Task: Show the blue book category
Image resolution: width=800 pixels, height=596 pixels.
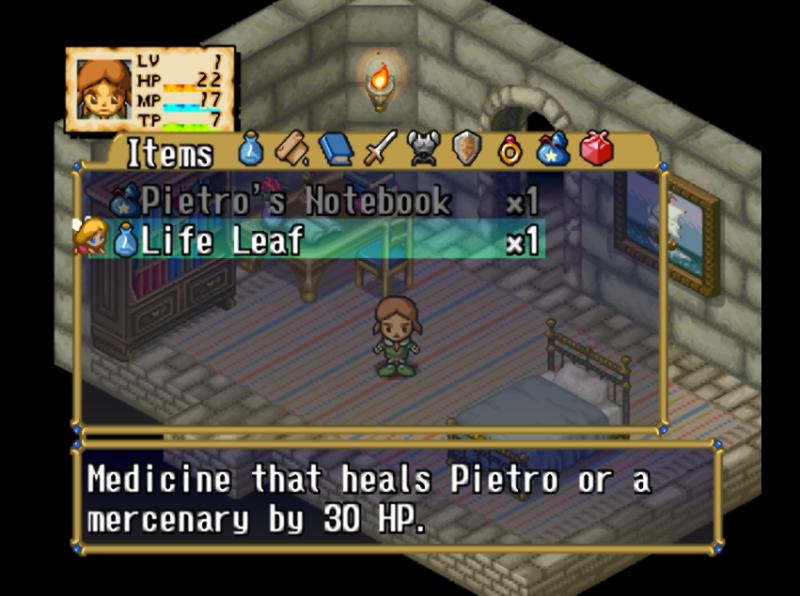Action: [x=336, y=150]
